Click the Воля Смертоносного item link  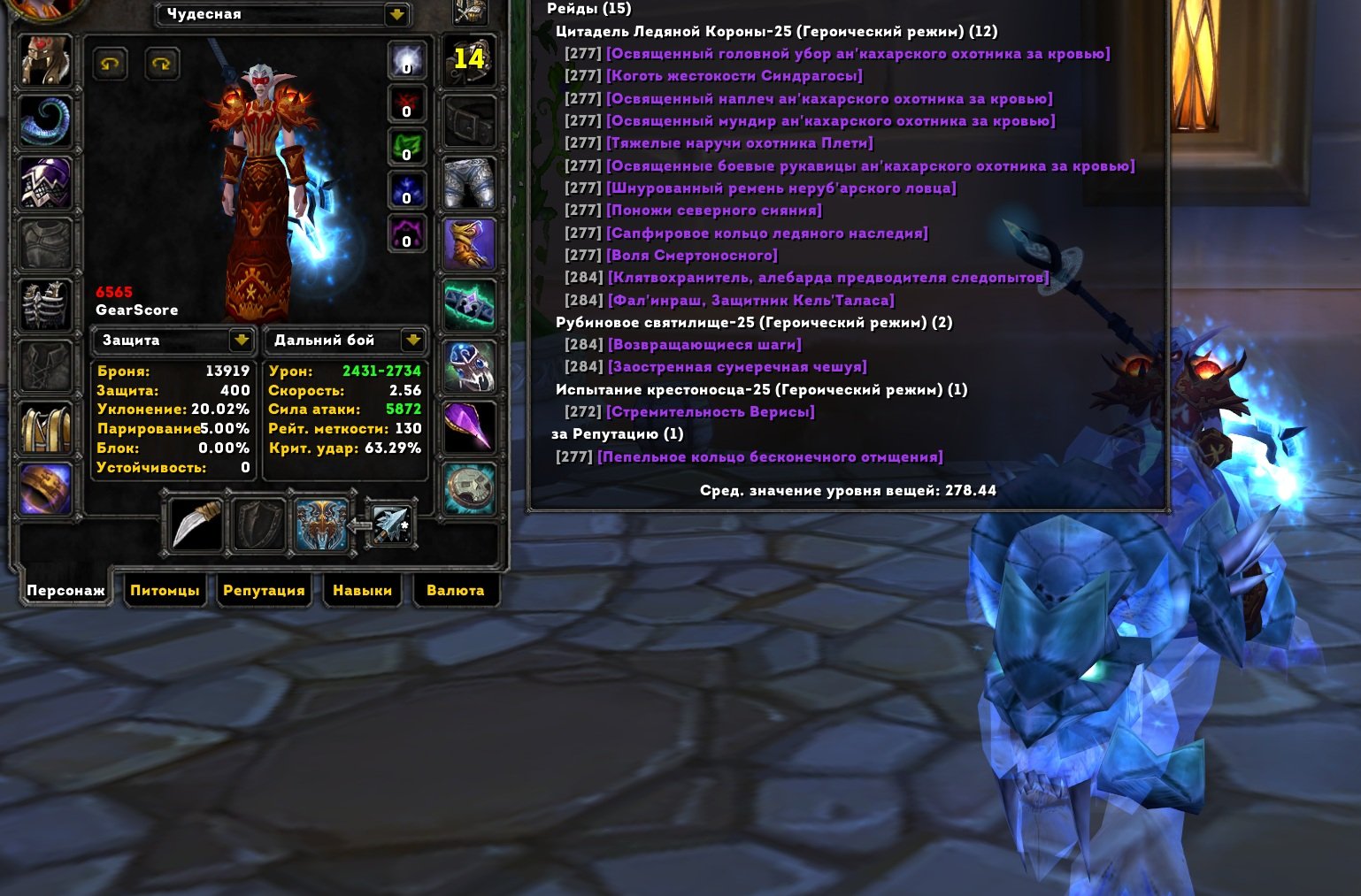coord(692,256)
